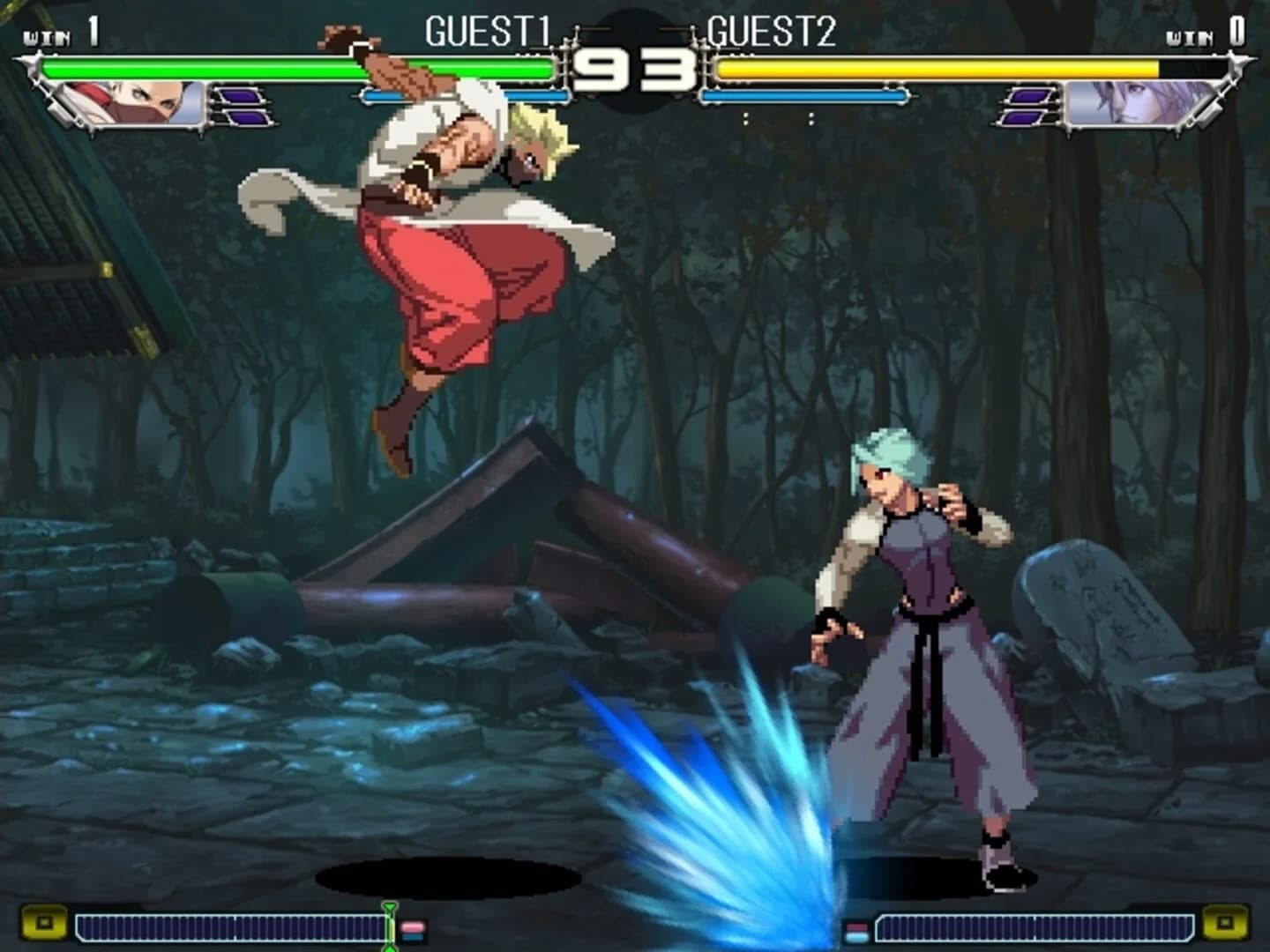
Task: Select Guest2's character portrait thumbnail
Action: pos(1130,103)
